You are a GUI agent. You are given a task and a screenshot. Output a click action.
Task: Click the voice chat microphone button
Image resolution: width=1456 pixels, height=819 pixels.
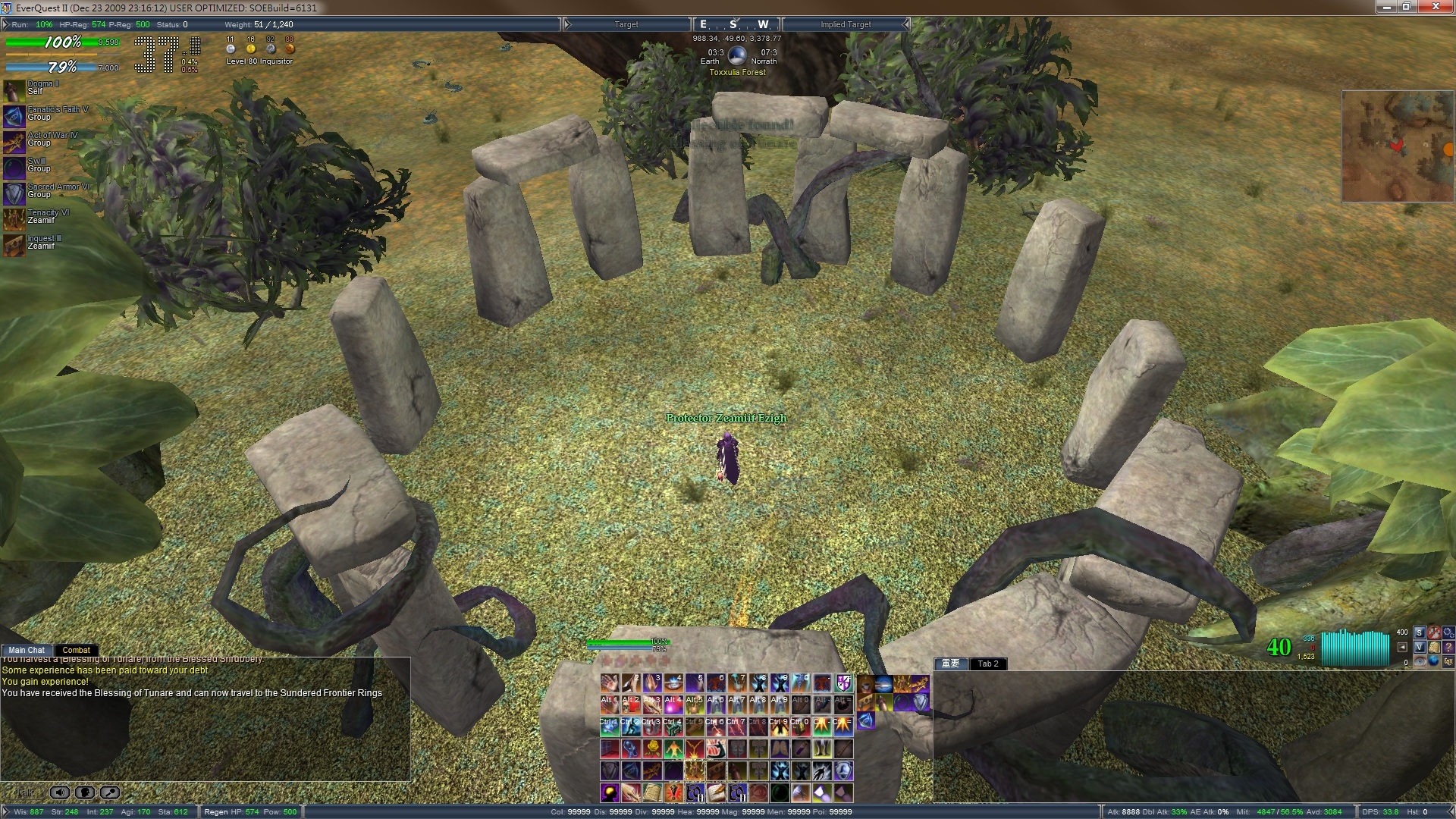110,792
